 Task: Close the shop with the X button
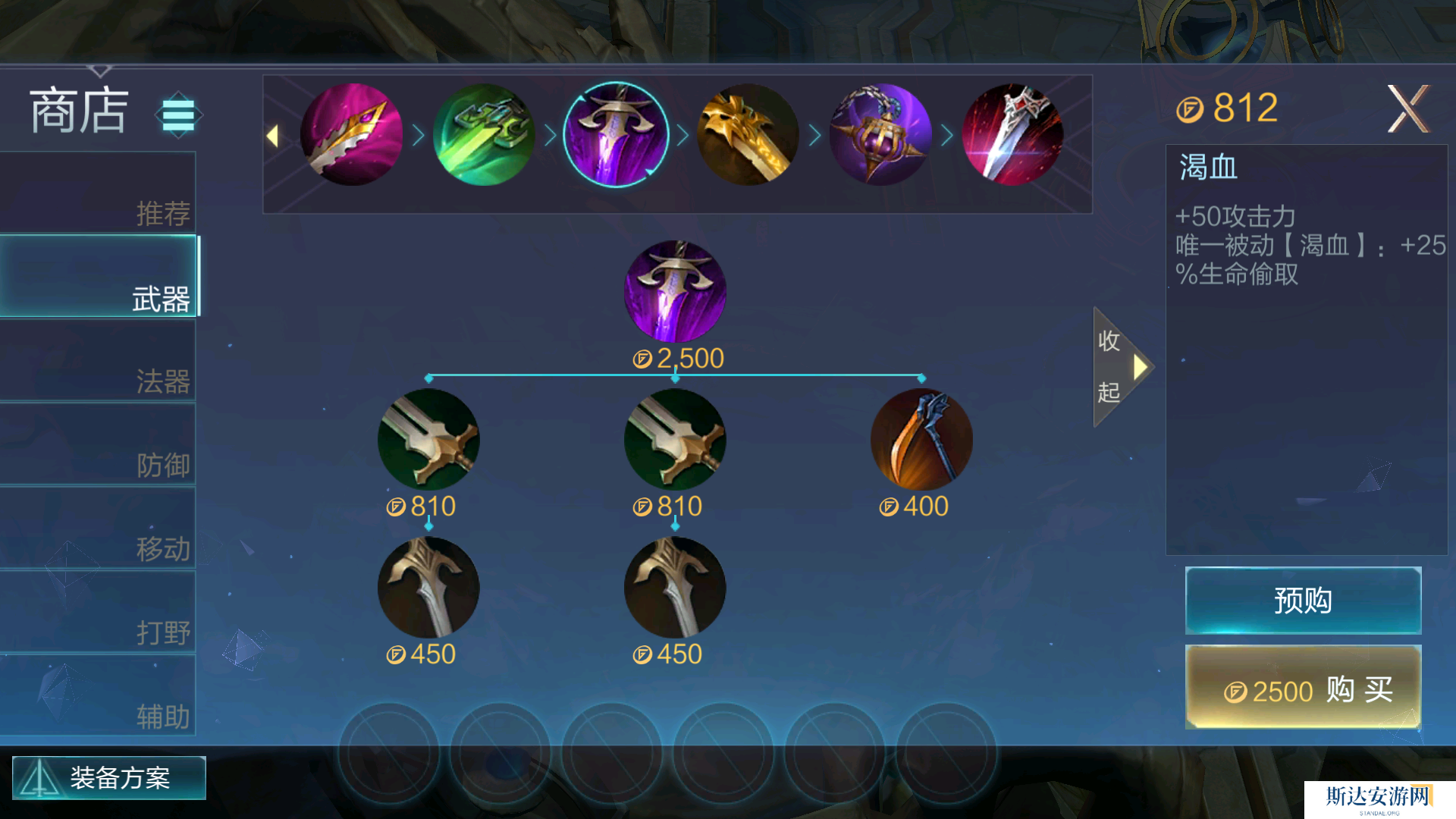[1407, 109]
